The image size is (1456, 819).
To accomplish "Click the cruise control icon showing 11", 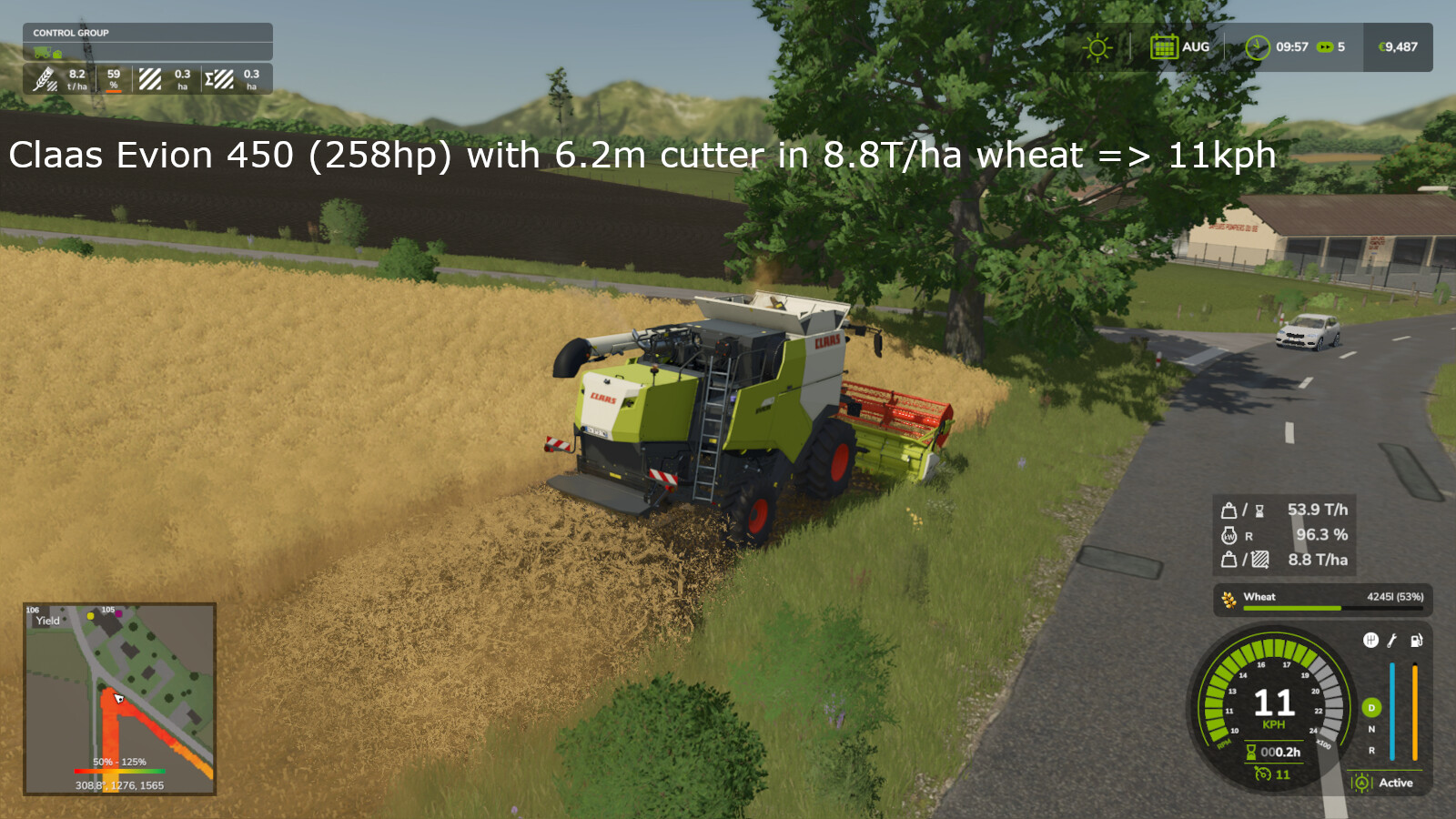I will pos(1263,773).
